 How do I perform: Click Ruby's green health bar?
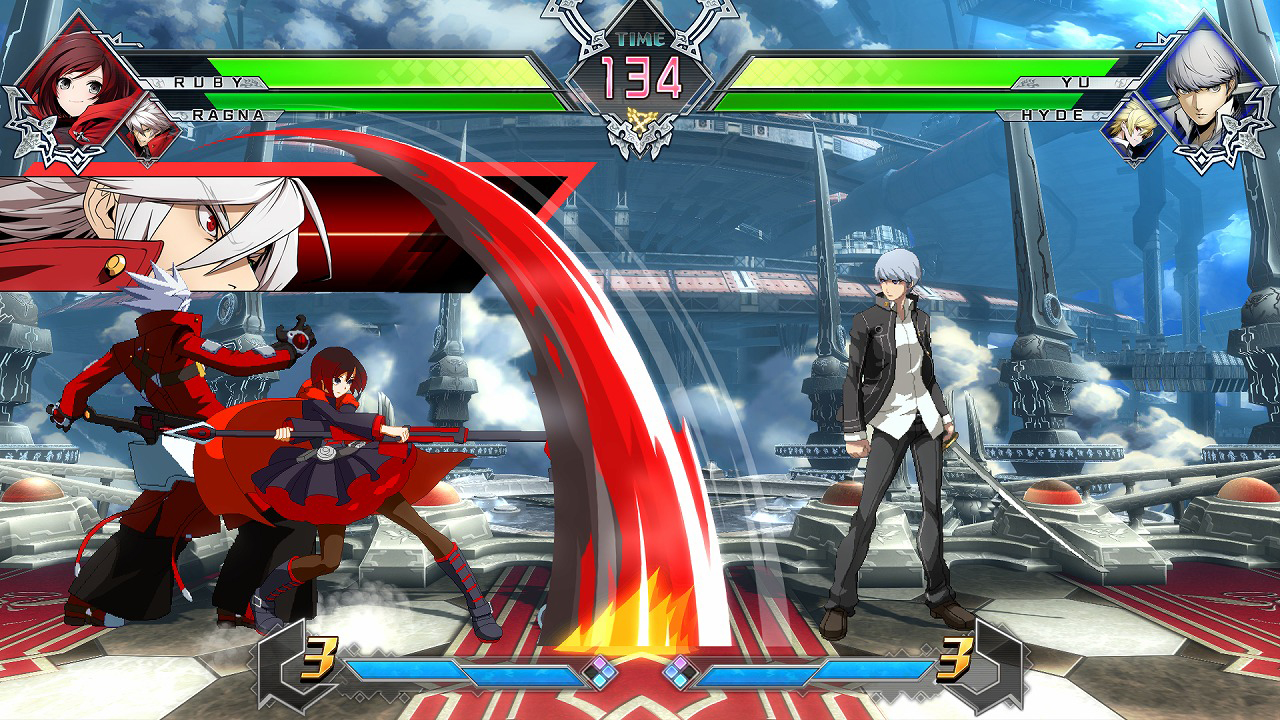[400, 73]
